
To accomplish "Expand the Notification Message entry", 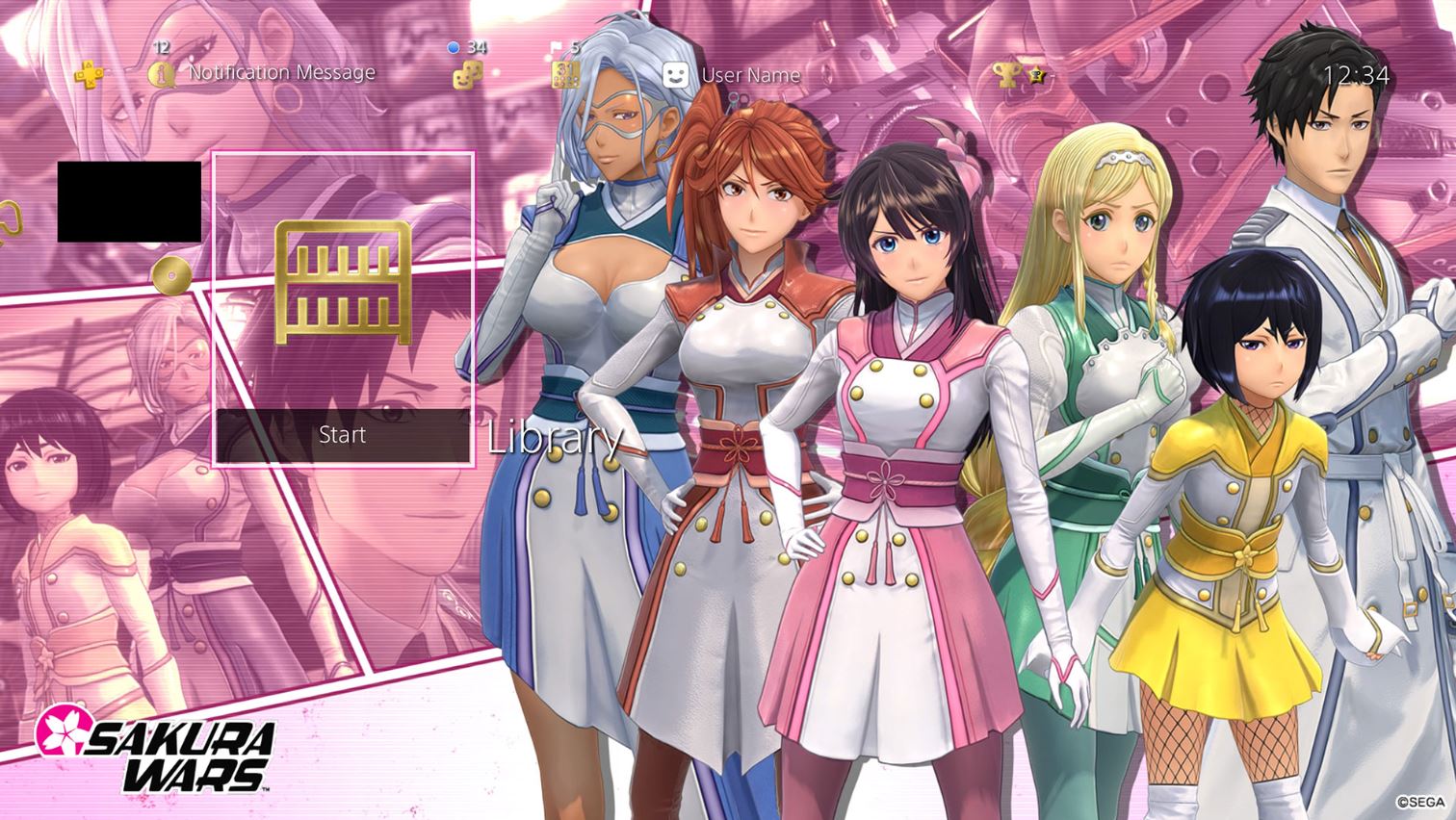I will point(282,71).
